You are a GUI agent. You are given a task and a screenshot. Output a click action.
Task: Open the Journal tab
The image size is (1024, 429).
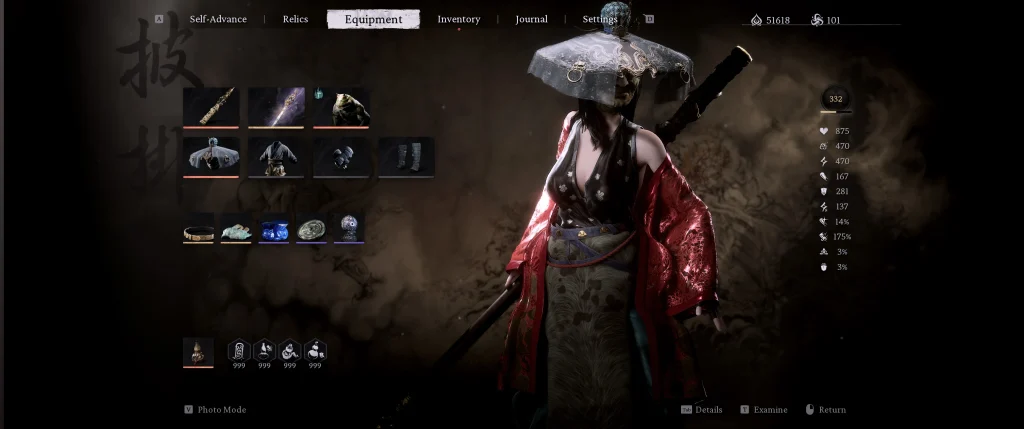coord(531,19)
